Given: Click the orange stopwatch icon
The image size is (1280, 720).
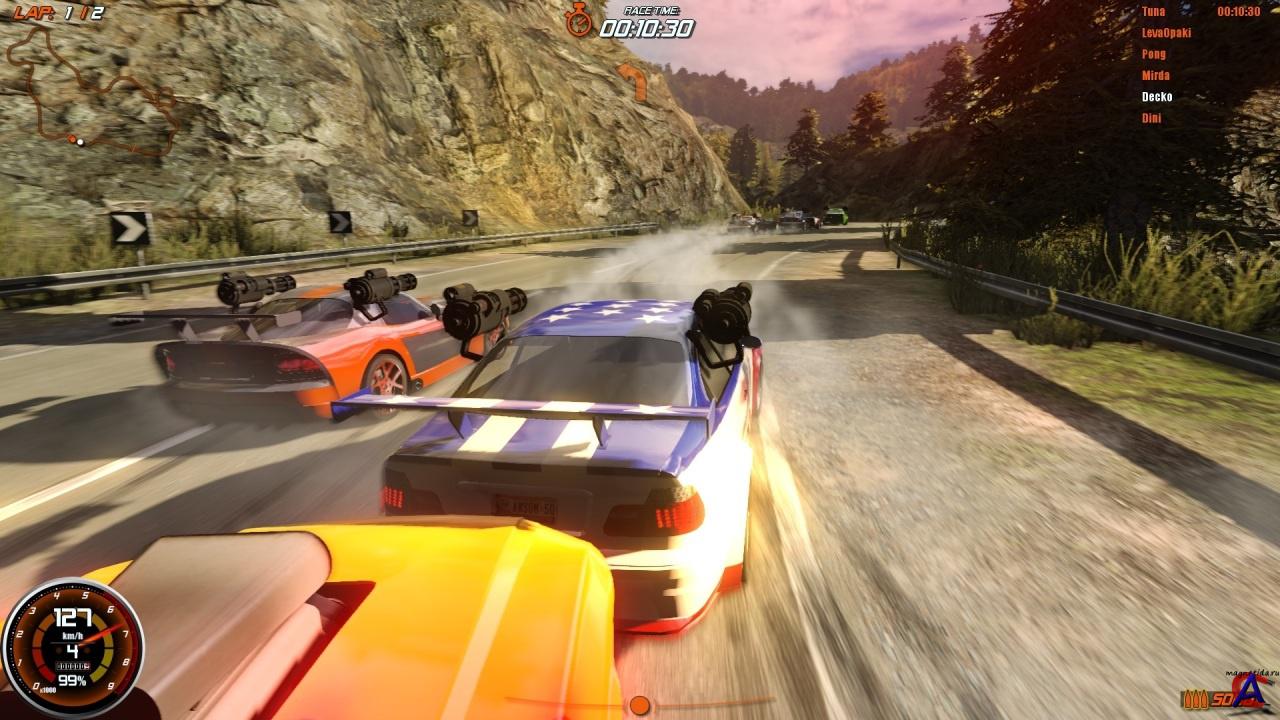Looking at the screenshot, I should [x=579, y=19].
